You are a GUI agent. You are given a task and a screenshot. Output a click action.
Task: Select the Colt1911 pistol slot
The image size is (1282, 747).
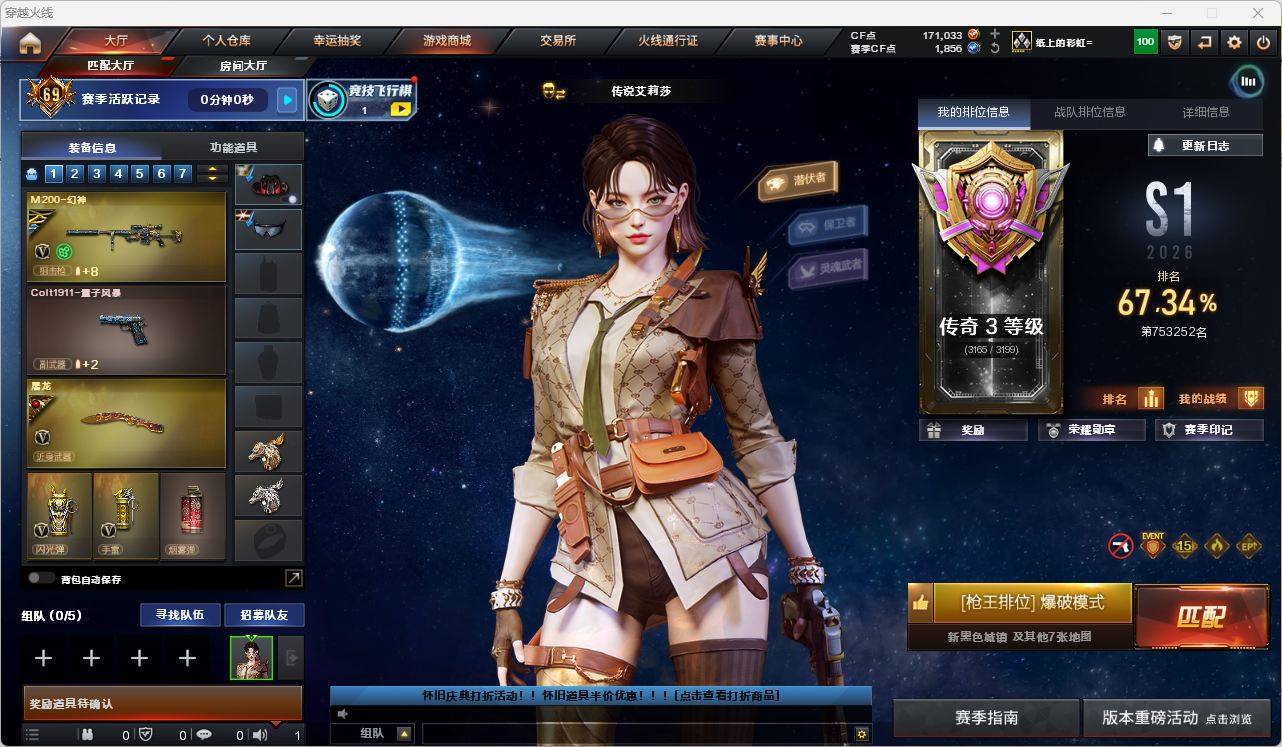(126, 330)
